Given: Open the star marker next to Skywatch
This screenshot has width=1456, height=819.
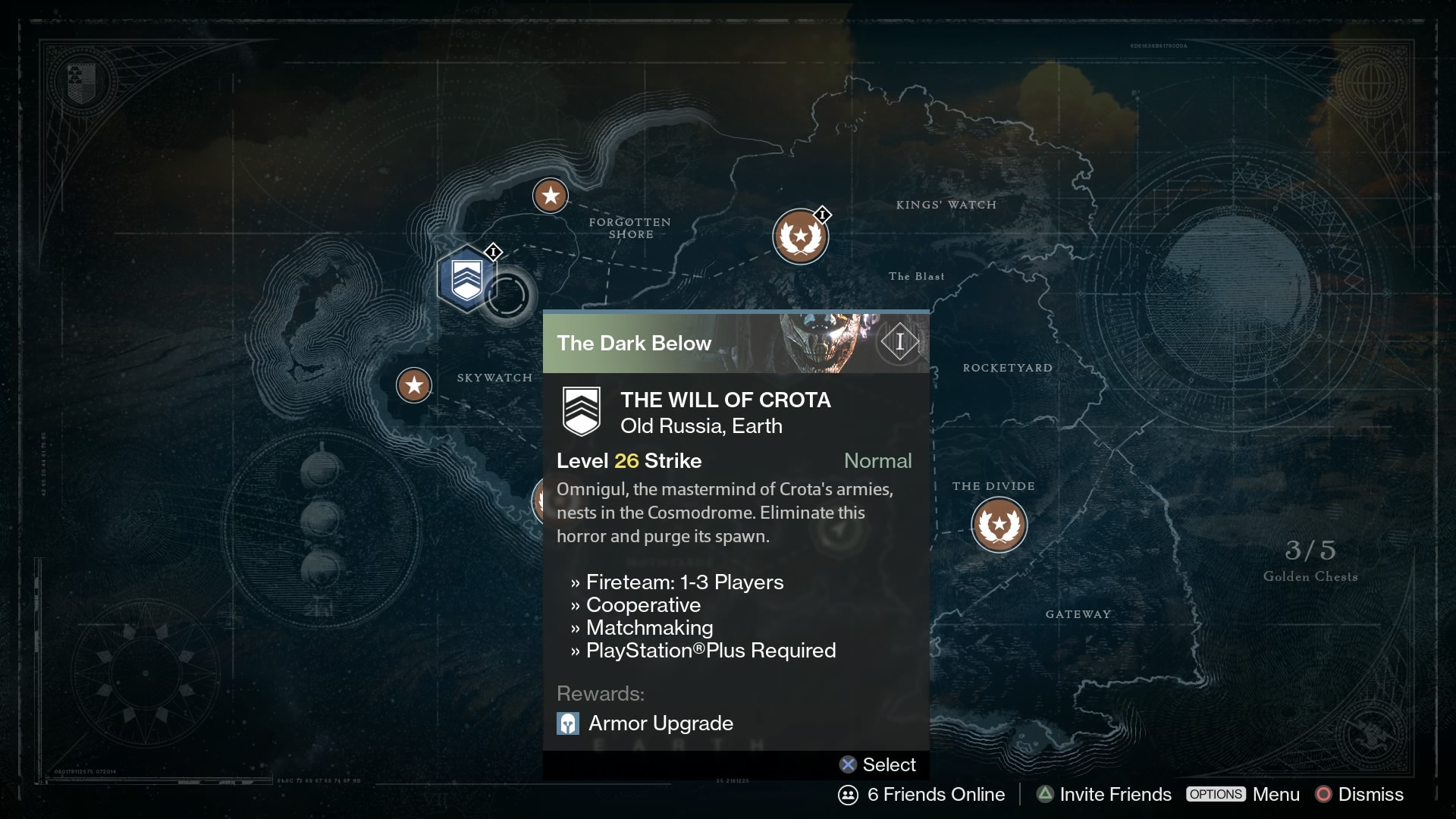Looking at the screenshot, I should 414,385.
